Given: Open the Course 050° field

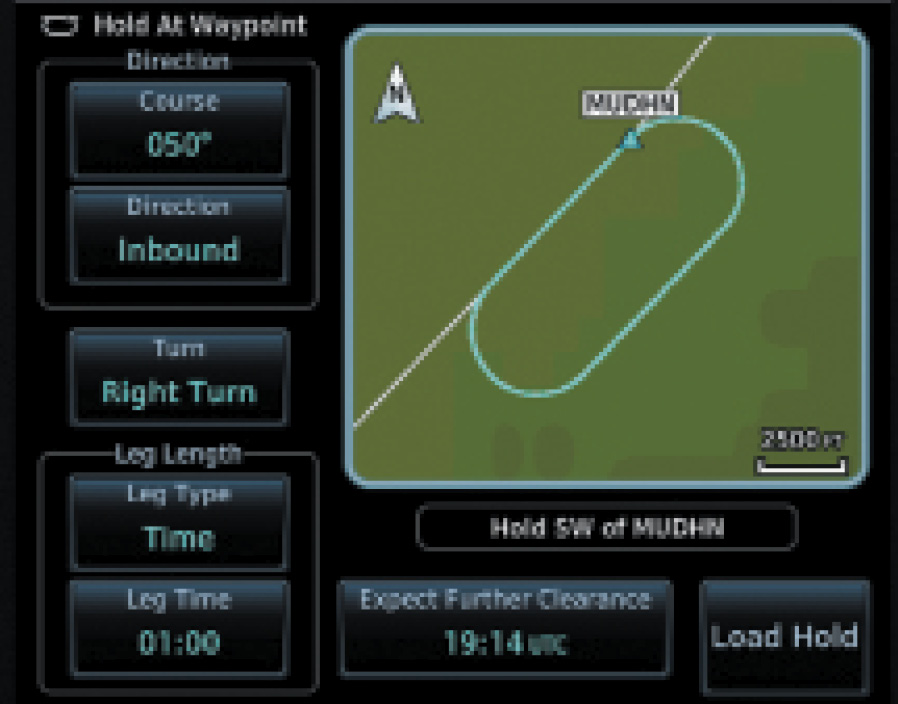Looking at the screenshot, I should [x=178, y=130].
